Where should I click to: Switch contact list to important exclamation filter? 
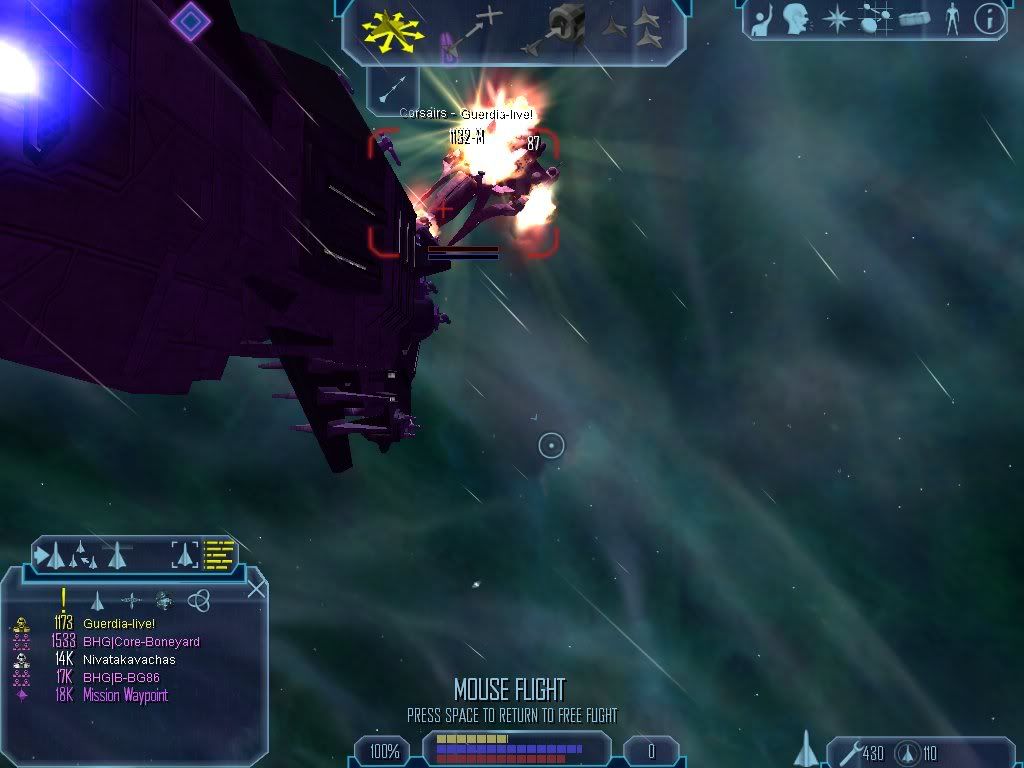pos(63,600)
